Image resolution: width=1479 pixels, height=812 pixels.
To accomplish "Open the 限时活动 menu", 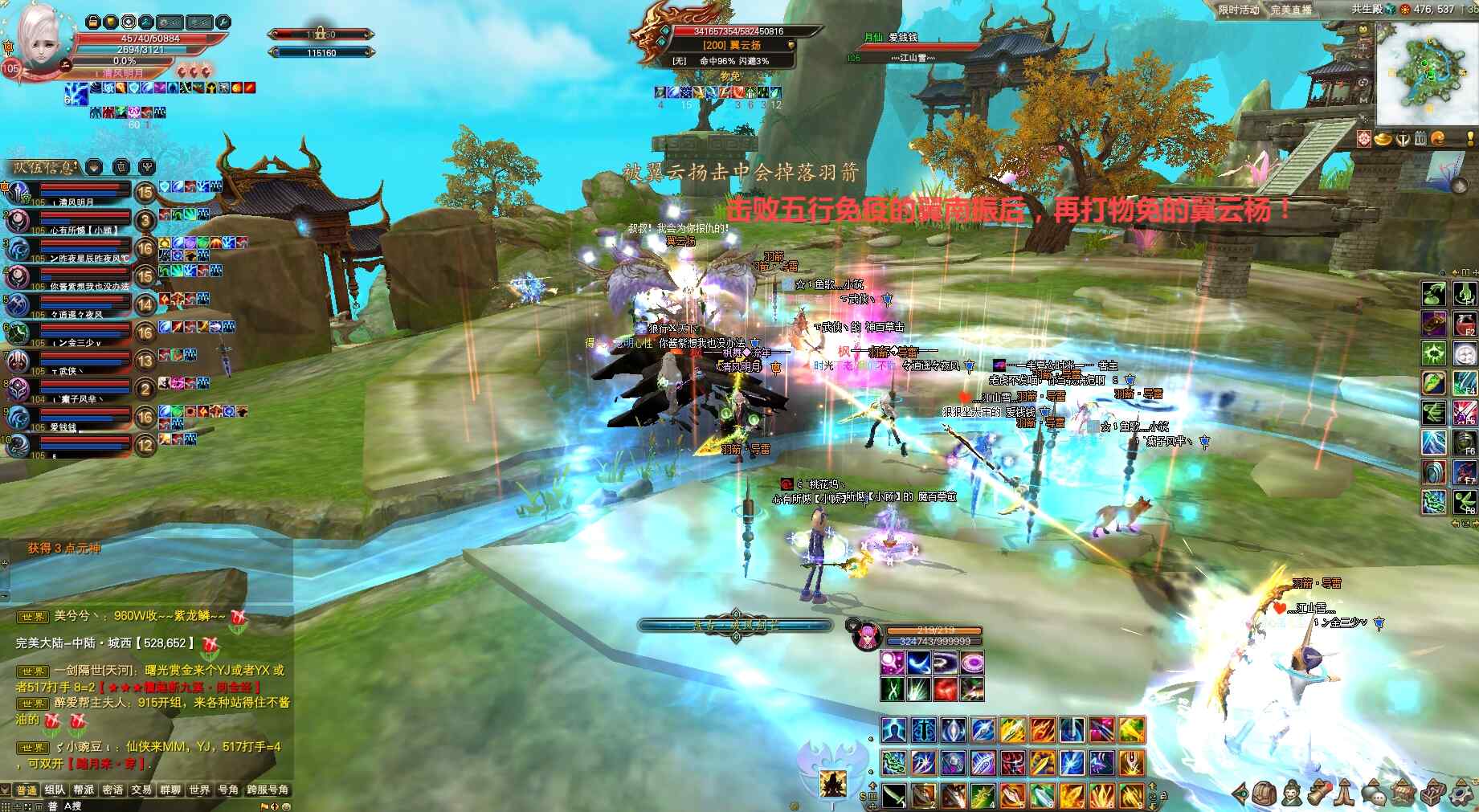I will coord(1238,10).
